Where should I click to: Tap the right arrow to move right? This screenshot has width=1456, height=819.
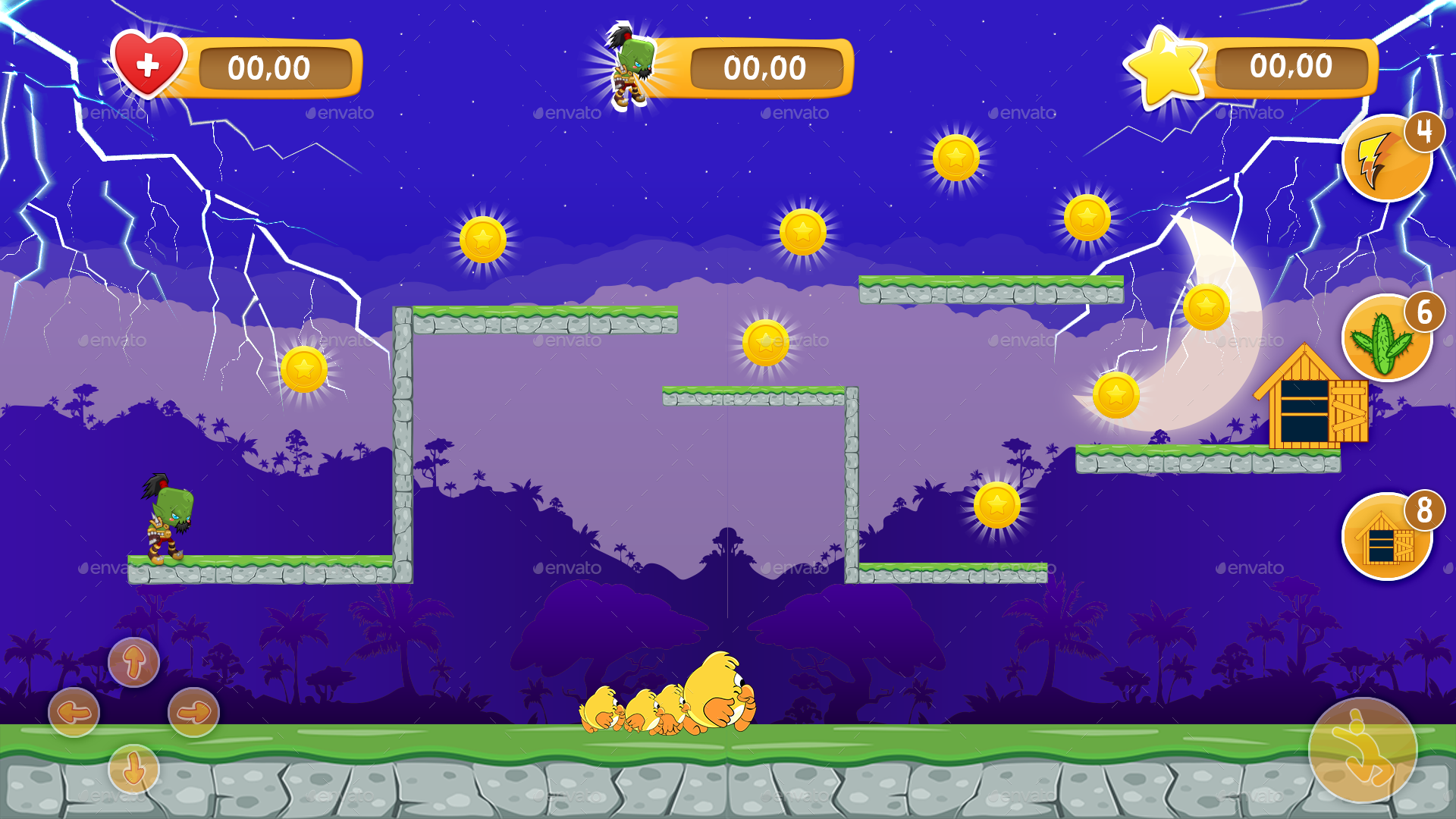point(192,711)
